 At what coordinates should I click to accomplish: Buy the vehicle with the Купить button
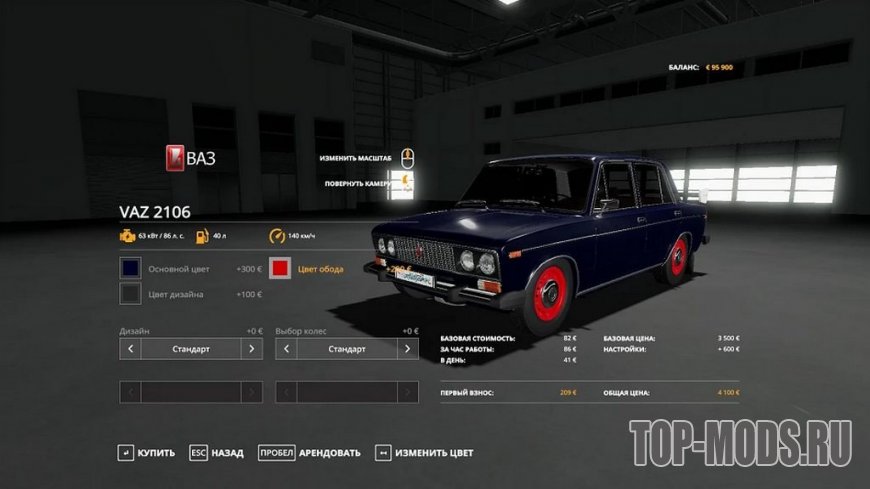pyautogui.click(x=148, y=453)
